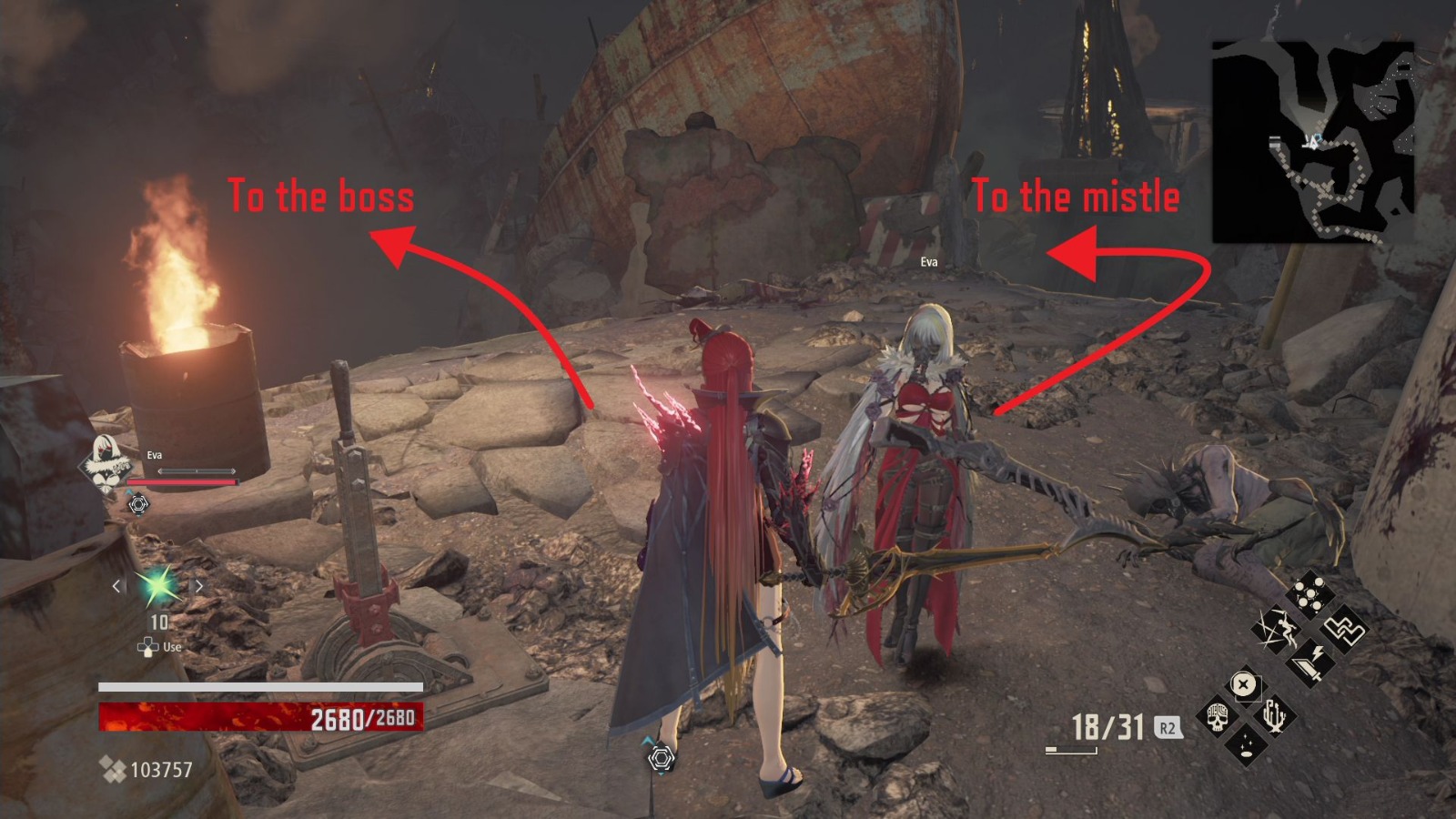Select the glowing green quick-item icon
Viewport: 1456px width, 819px height.
(x=157, y=587)
